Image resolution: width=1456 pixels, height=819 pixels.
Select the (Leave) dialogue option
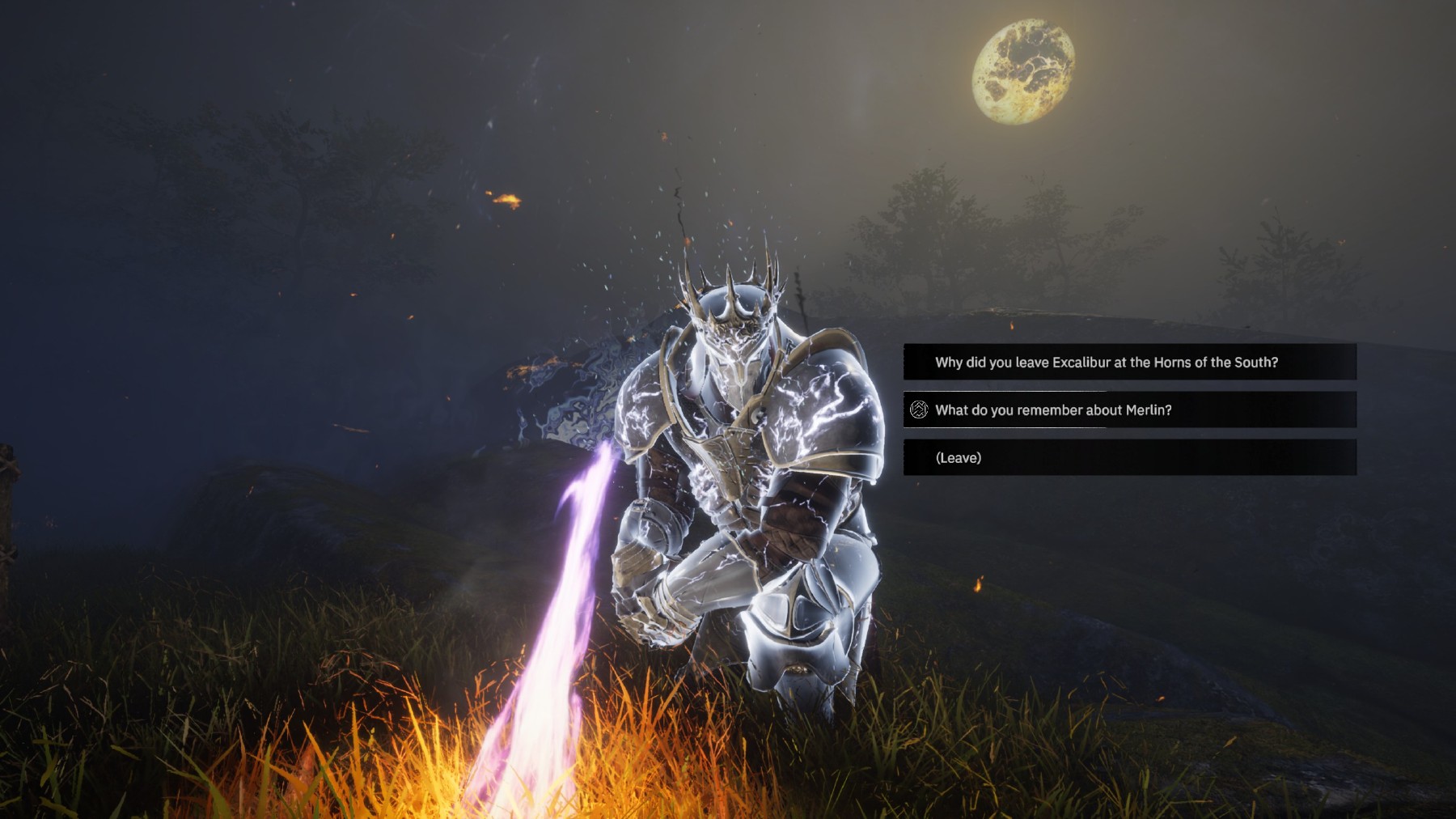(x=959, y=458)
